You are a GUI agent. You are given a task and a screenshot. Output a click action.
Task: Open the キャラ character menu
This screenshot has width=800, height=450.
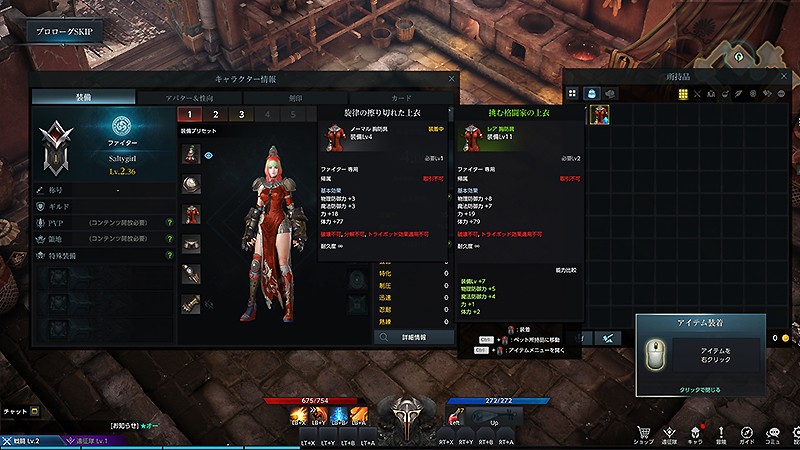tap(695, 430)
